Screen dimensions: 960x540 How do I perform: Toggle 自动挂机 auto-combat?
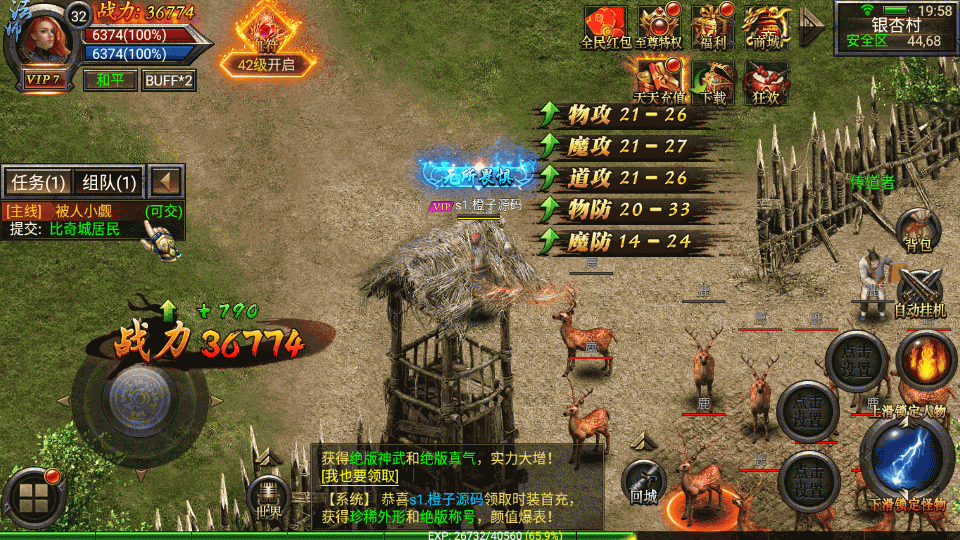pyautogui.click(x=919, y=293)
